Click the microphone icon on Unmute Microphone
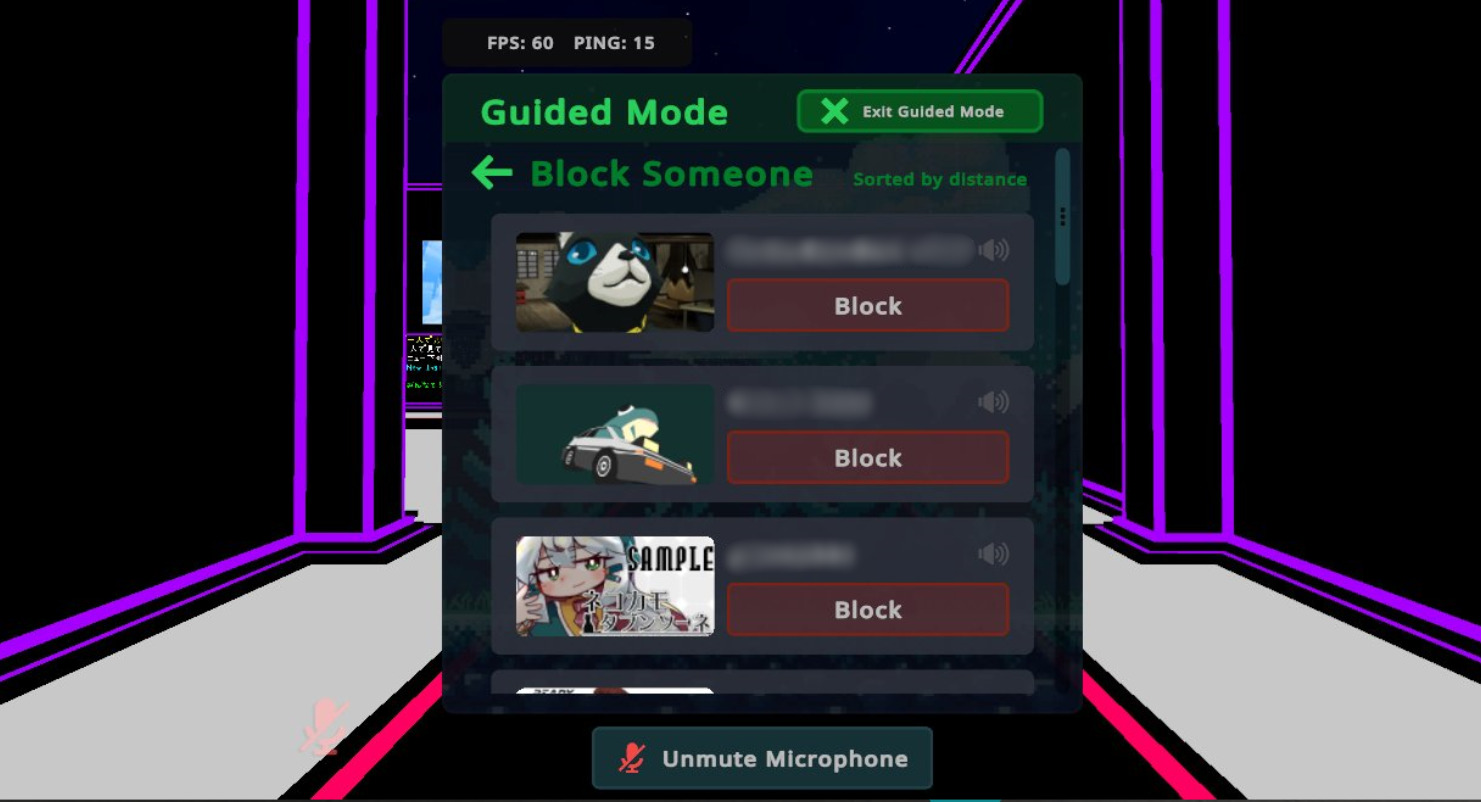The width and height of the screenshot is (1481, 802). coord(631,758)
